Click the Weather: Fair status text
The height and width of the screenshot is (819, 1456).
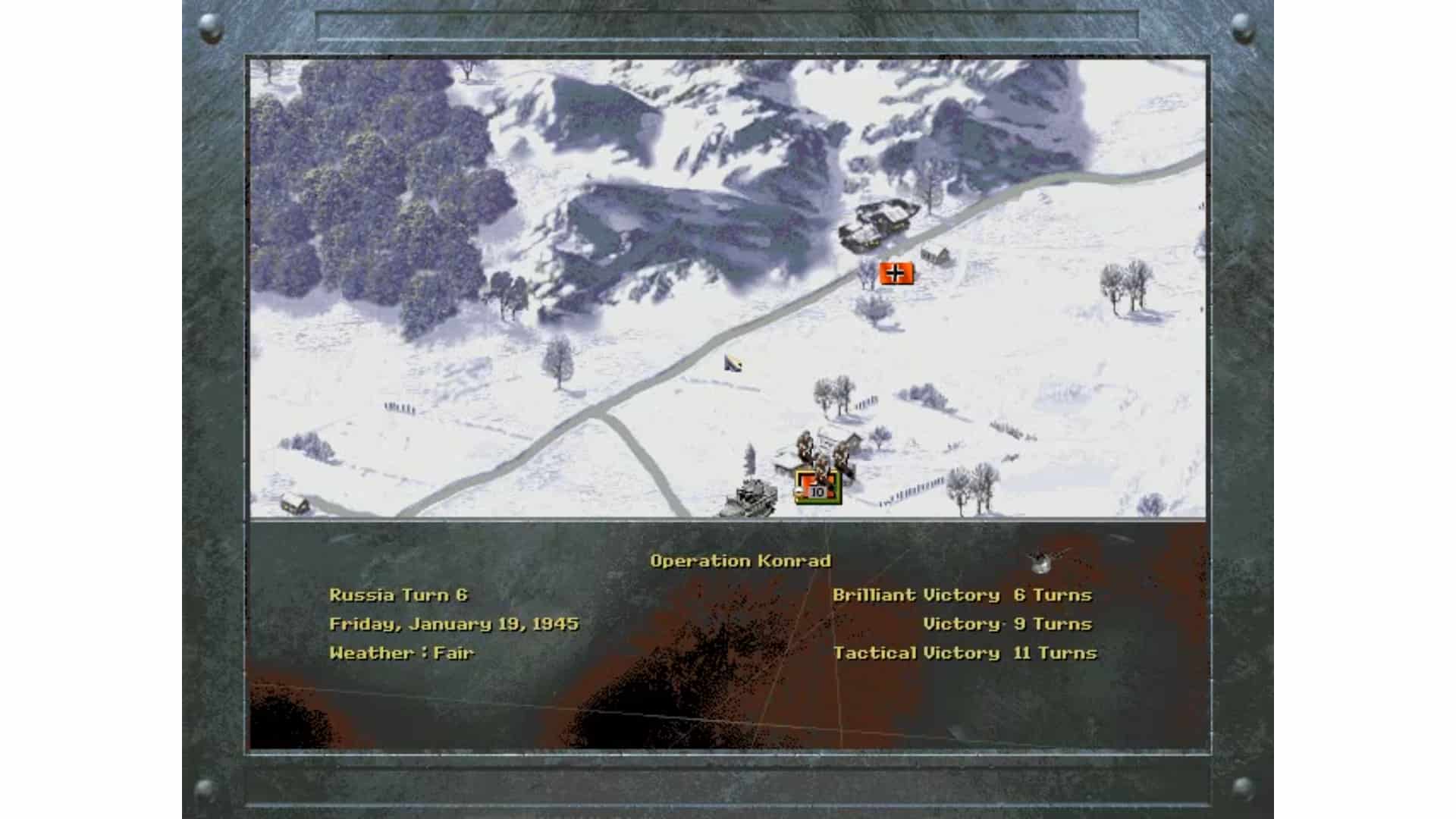coord(401,651)
